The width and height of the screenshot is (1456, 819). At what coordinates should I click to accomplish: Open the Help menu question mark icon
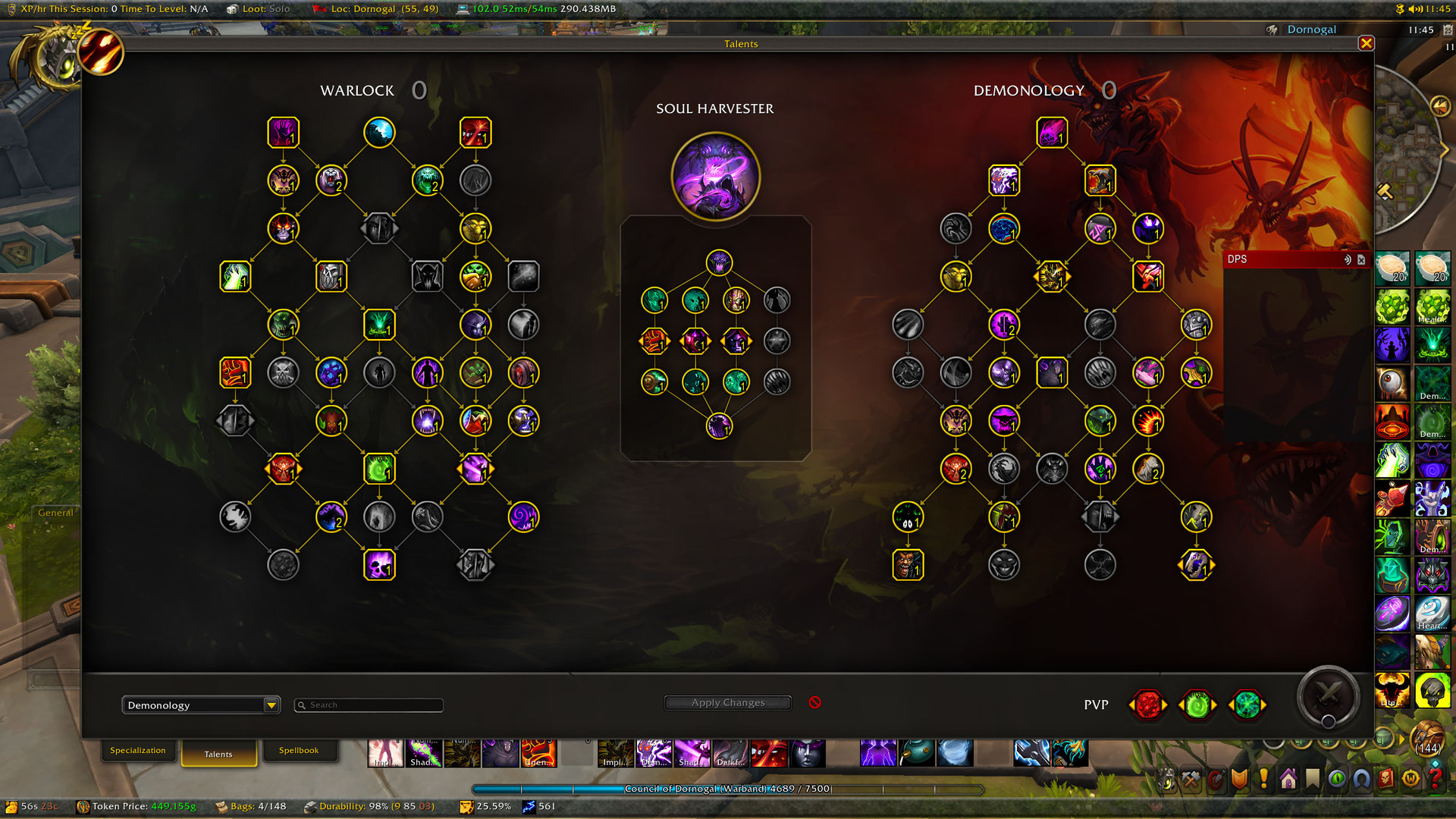click(x=1436, y=778)
